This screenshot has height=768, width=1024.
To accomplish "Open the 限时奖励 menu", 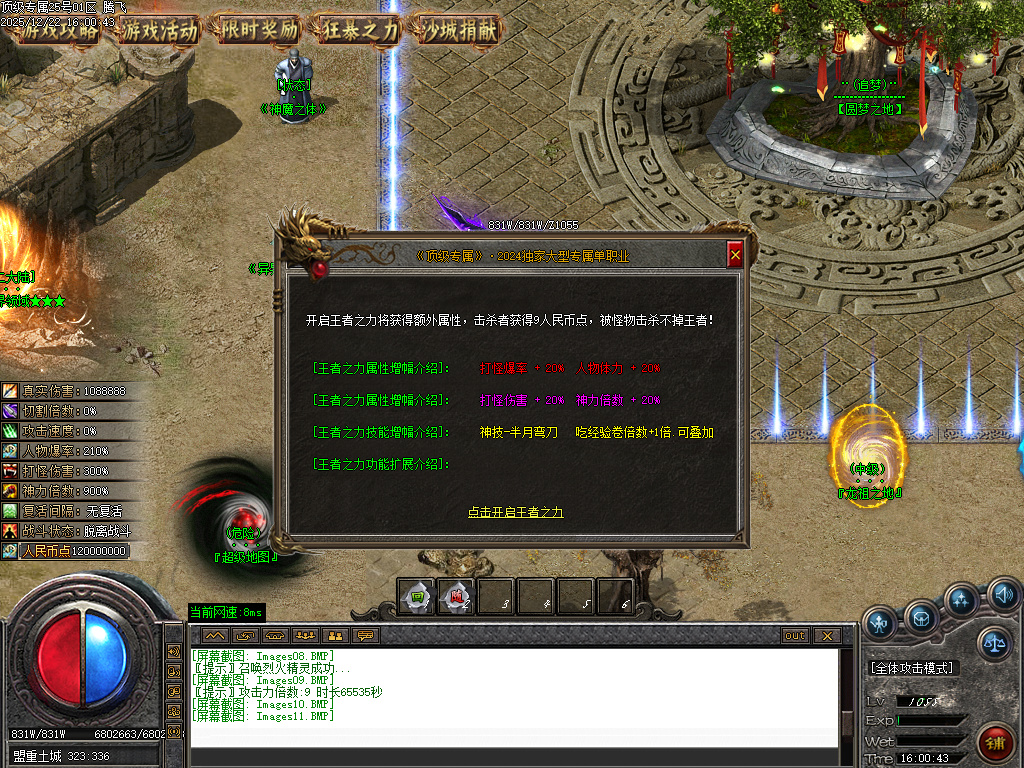I will (259, 29).
